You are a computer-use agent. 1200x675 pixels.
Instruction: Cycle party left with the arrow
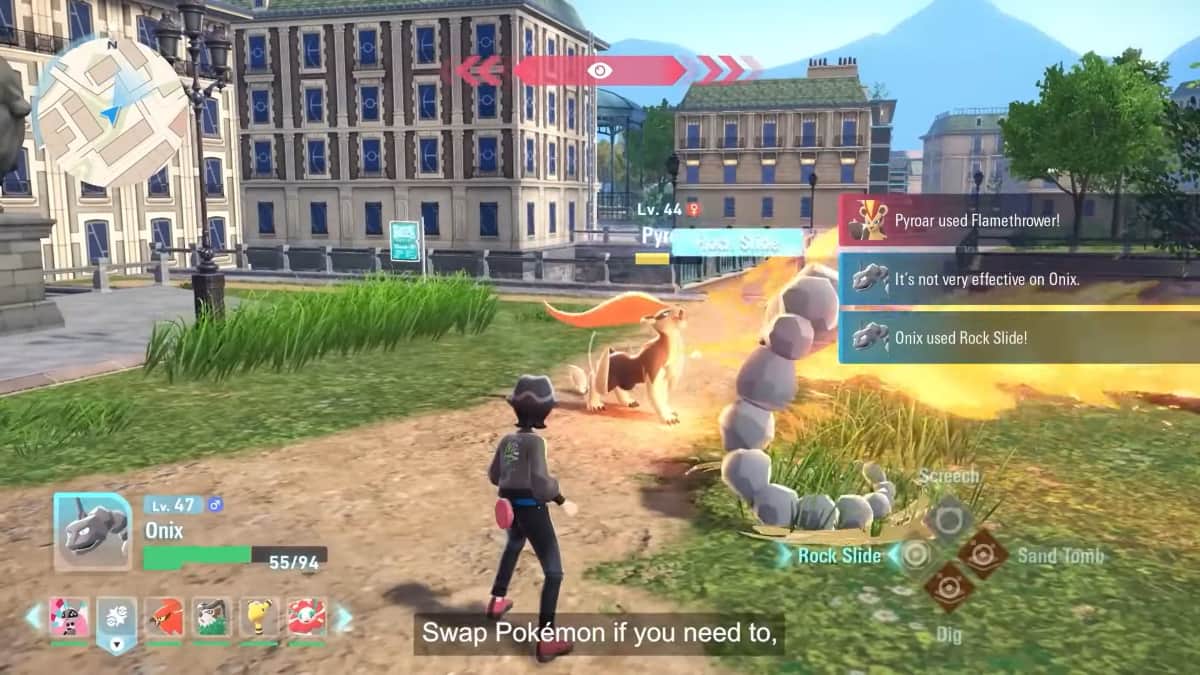pyautogui.click(x=34, y=617)
